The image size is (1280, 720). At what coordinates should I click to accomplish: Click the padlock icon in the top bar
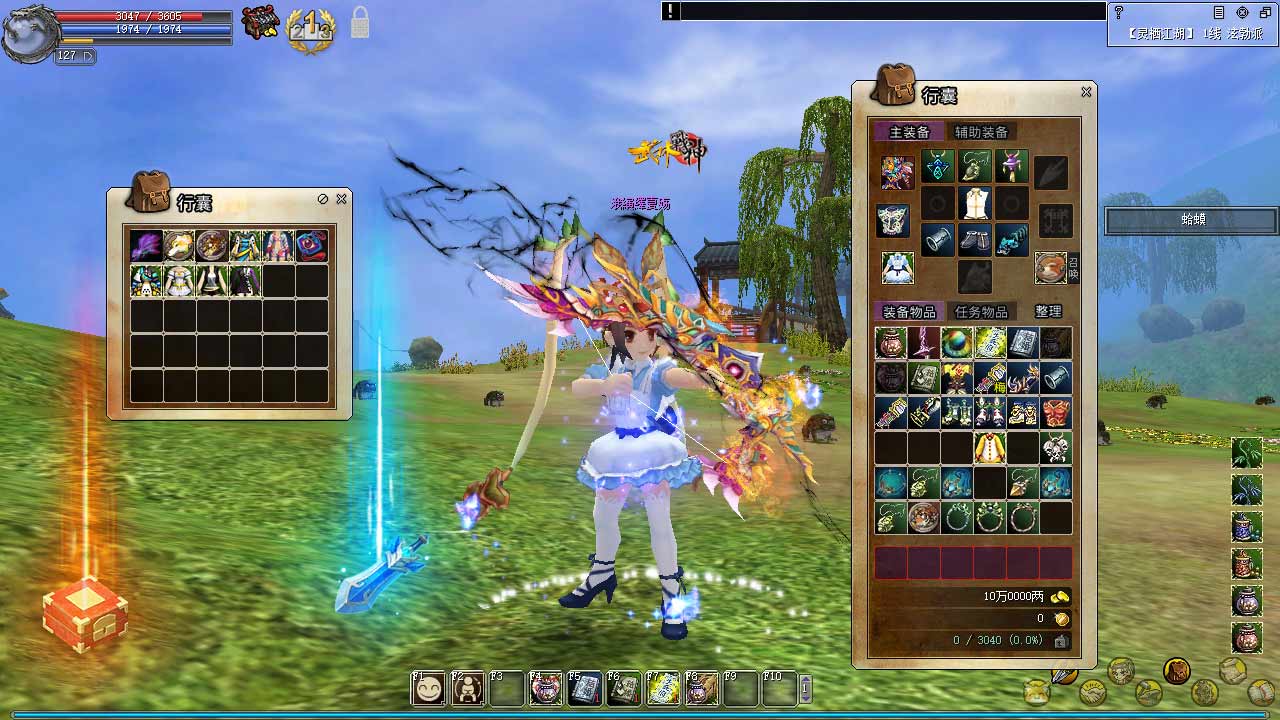[x=360, y=24]
